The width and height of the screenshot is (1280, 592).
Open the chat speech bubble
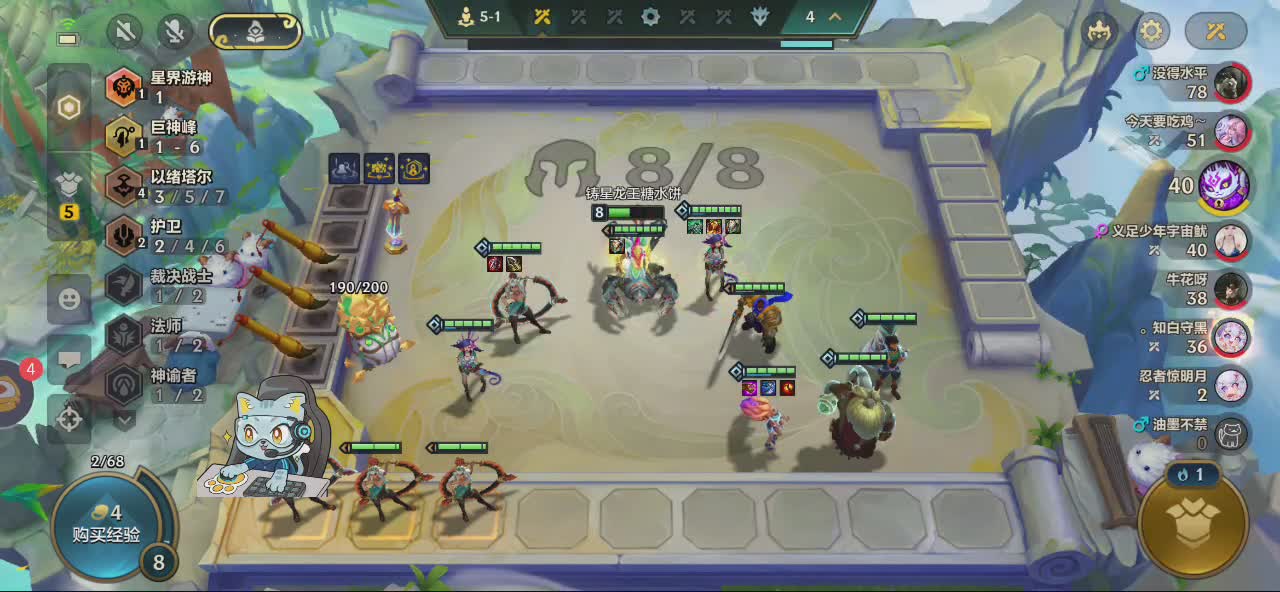69,358
